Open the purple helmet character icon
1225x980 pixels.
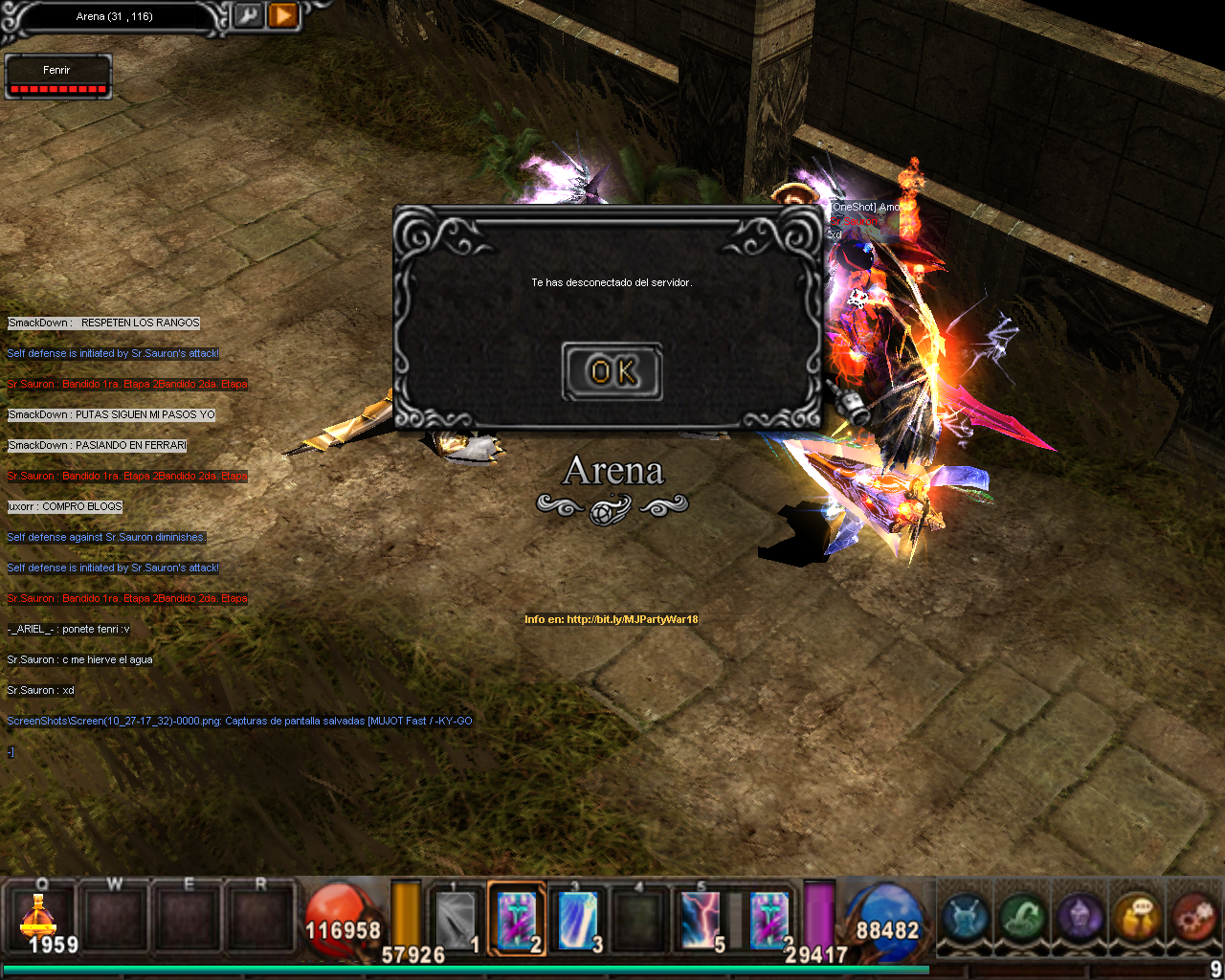click(1080, 918)
